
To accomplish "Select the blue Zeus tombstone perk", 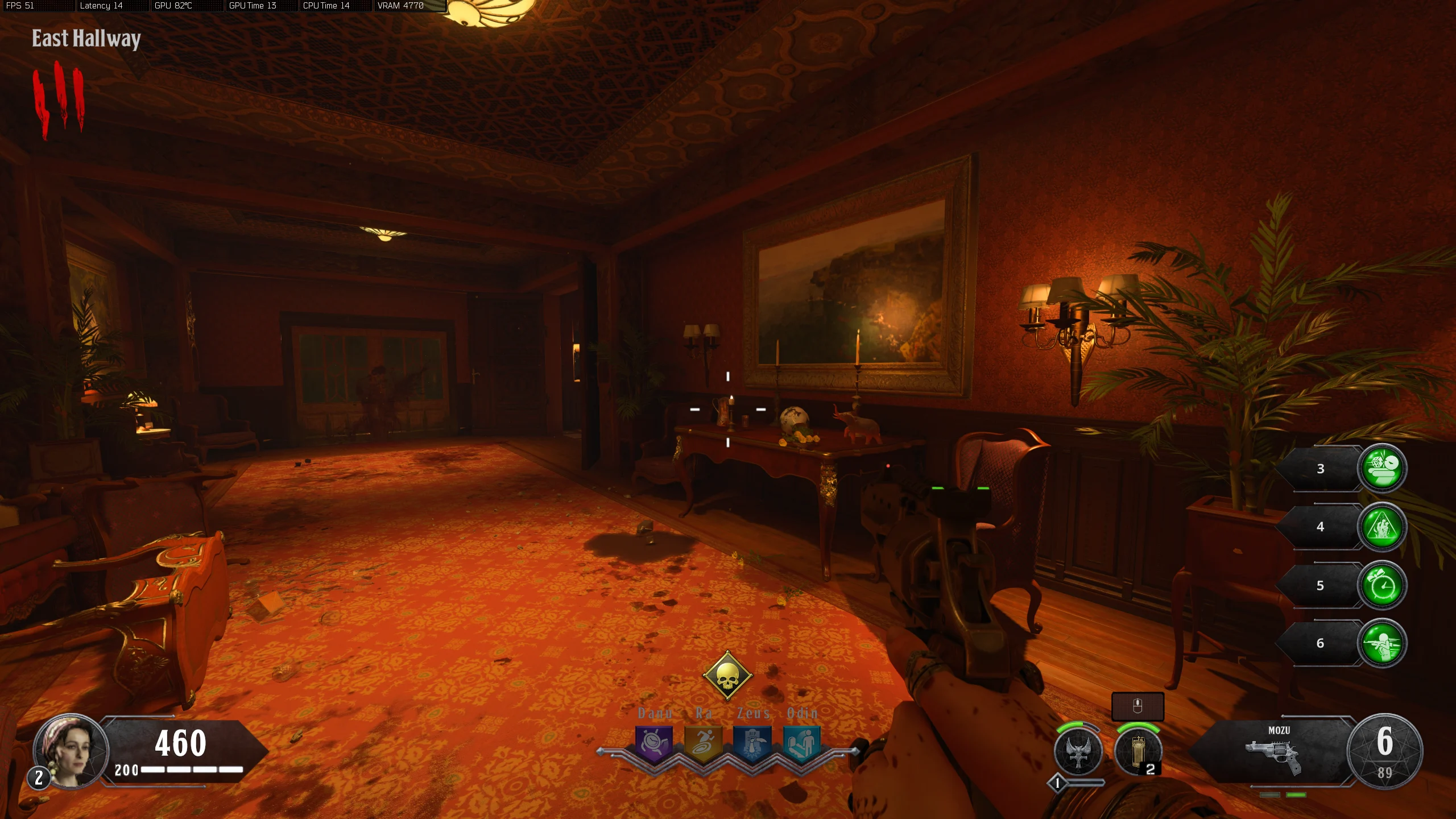I will tap(752, 743).
